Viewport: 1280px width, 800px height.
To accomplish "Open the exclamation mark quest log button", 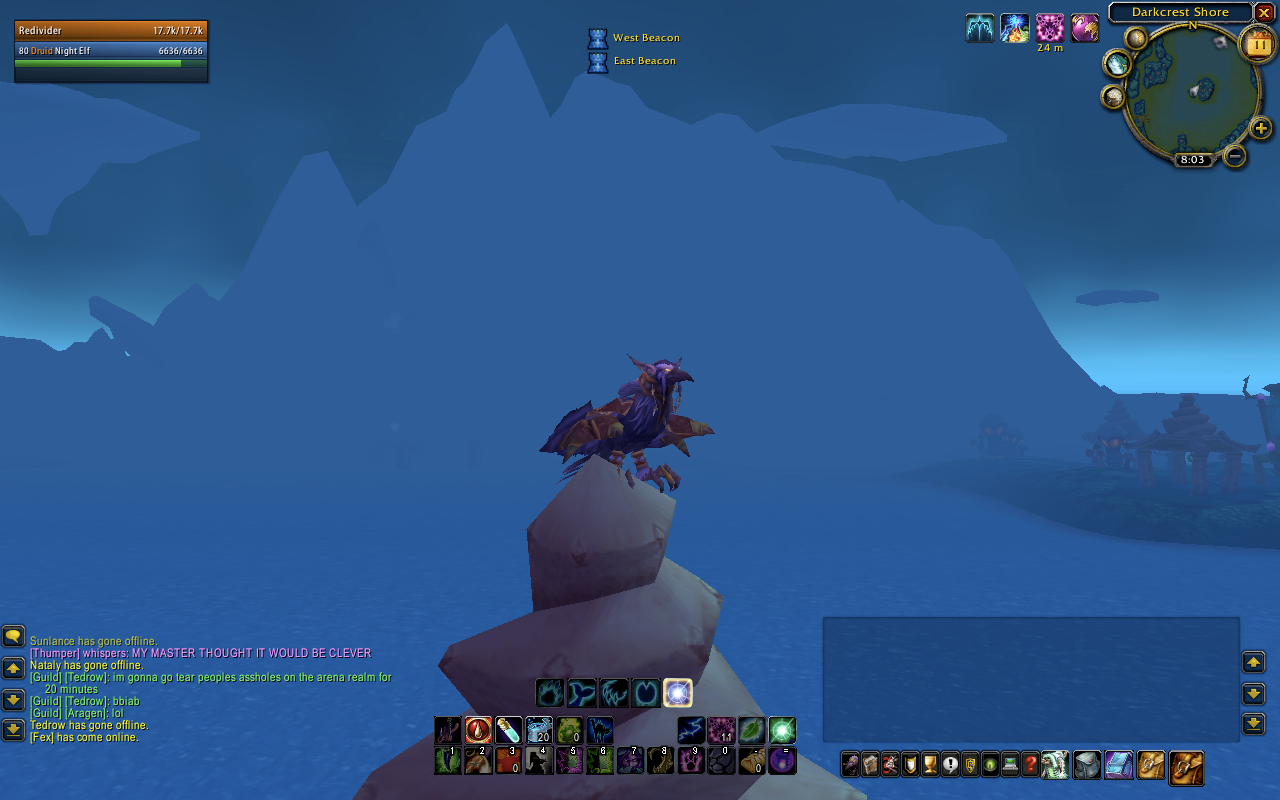I will (950, 765).
